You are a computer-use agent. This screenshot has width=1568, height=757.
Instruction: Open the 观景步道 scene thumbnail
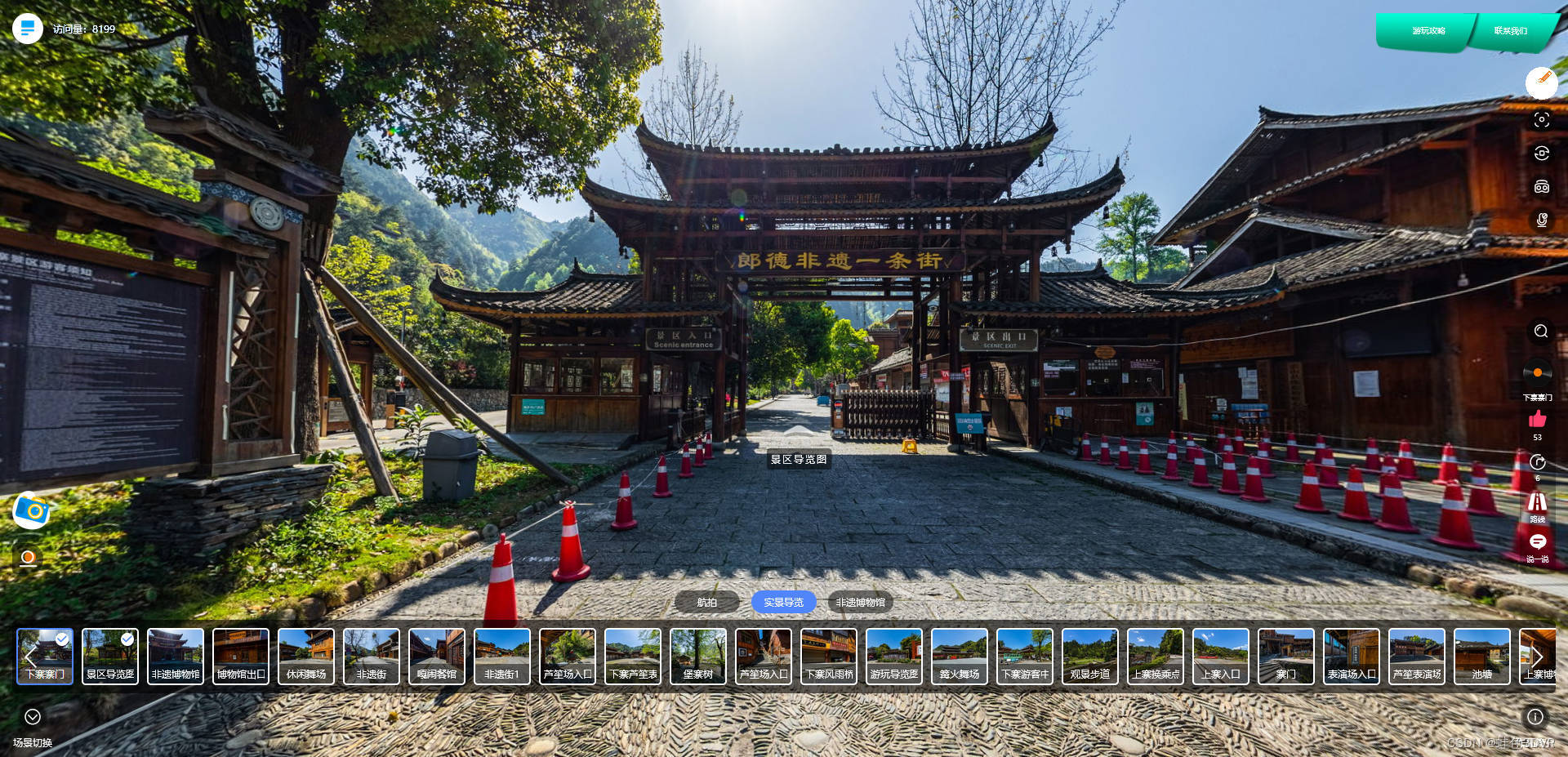tap(1090, 656)
